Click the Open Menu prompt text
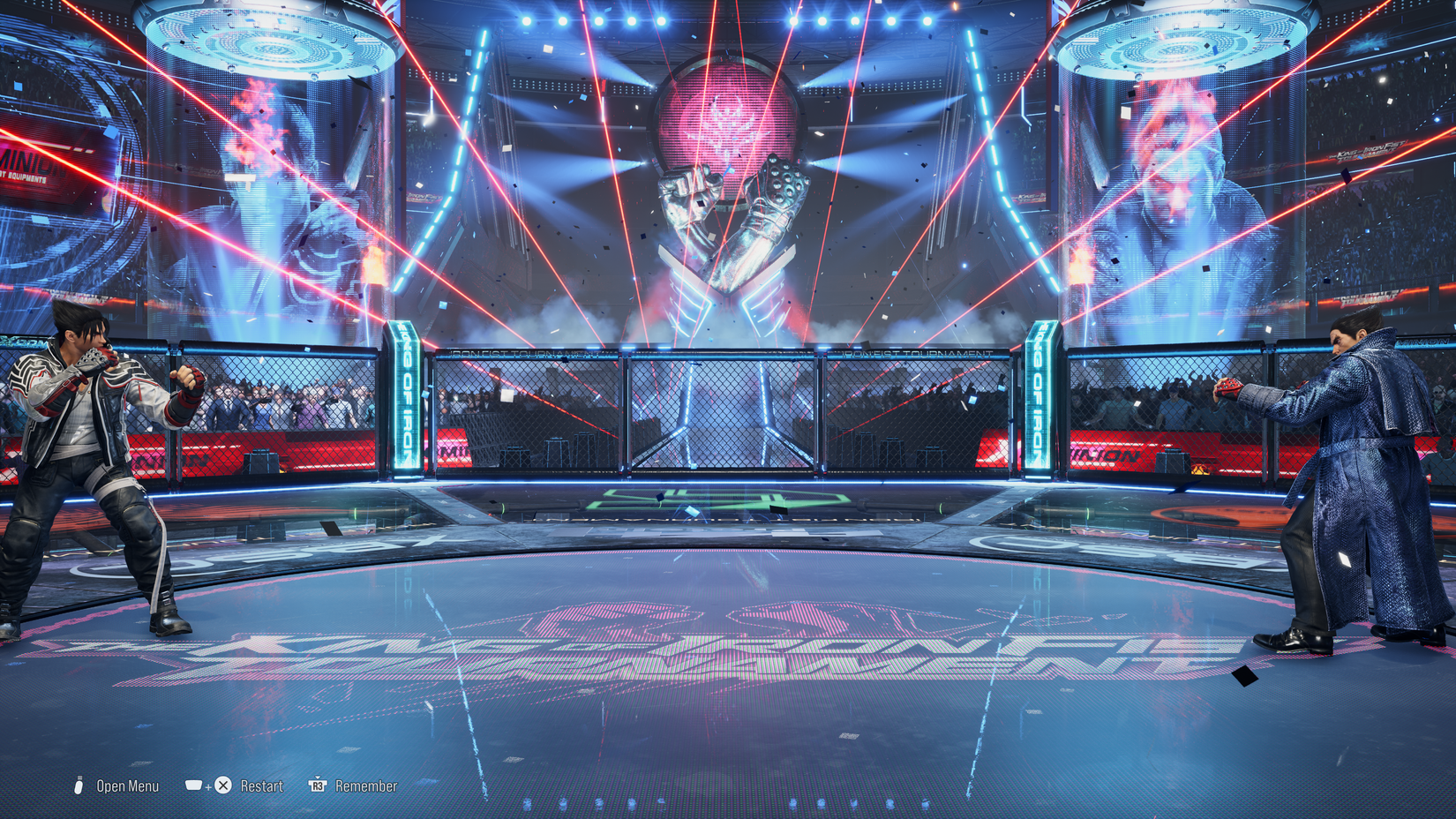 pos(126,785)
